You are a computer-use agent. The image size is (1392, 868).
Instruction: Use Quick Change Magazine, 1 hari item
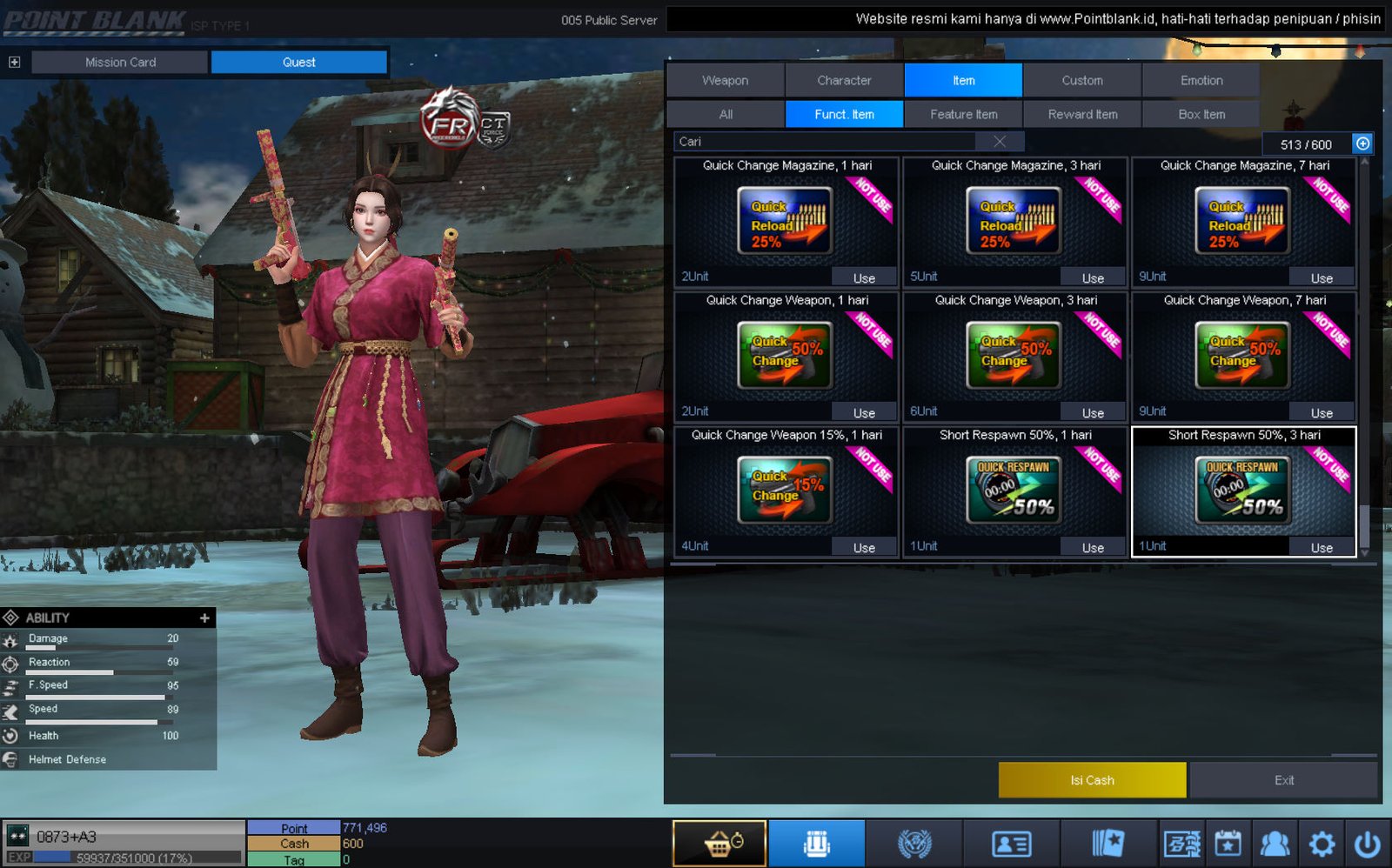click(863, 278)
